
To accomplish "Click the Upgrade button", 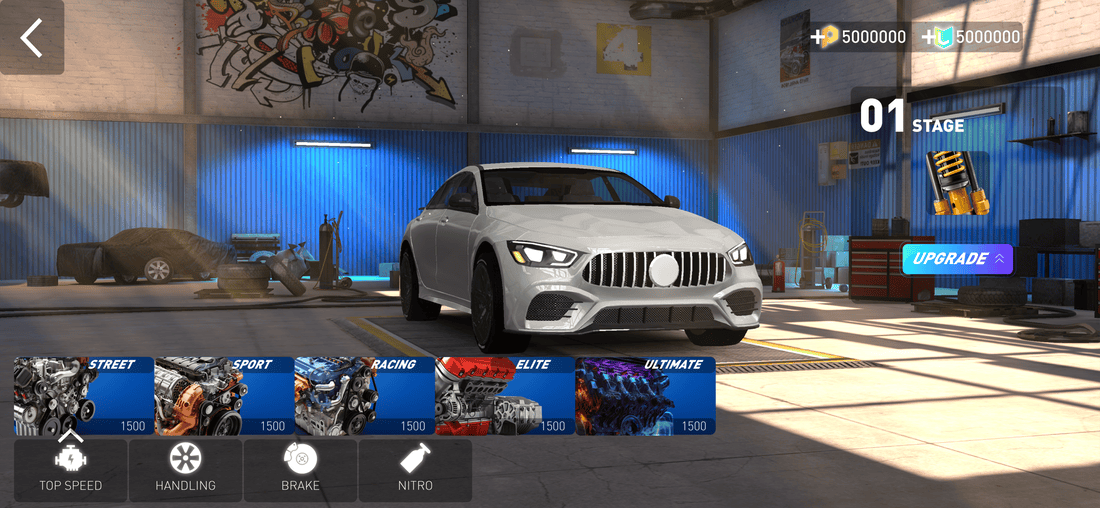I will pyautogui.click(x=957, y=259).
